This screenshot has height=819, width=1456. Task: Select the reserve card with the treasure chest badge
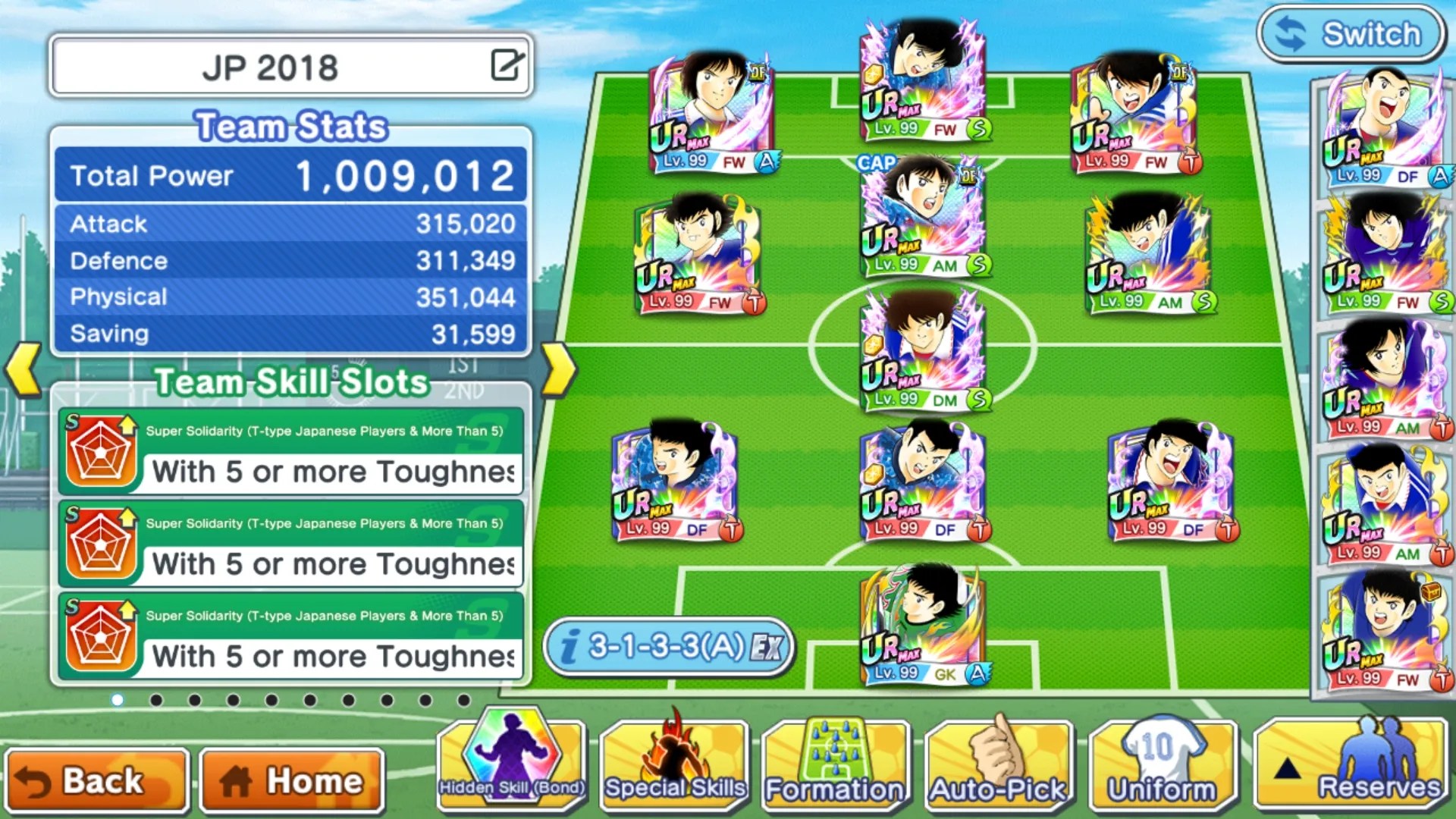point(1382,631)
